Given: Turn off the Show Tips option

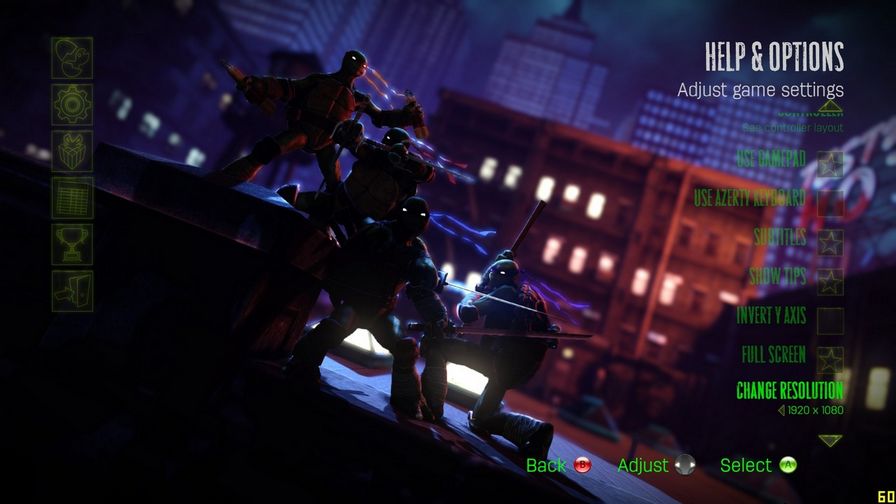Looking at the screenshot, I should (830, 281).
